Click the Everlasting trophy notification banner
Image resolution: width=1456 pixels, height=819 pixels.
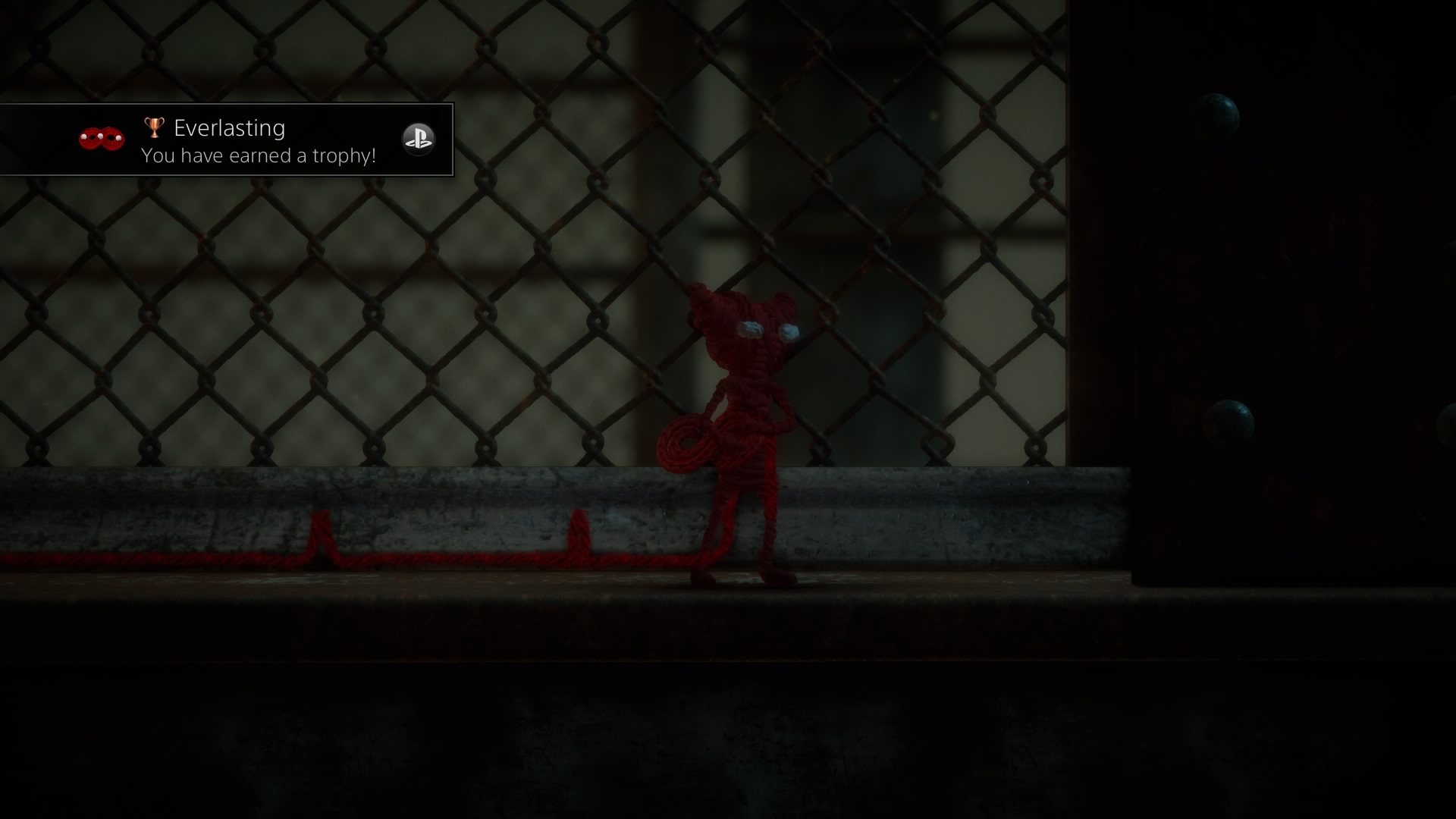[227, 140]
